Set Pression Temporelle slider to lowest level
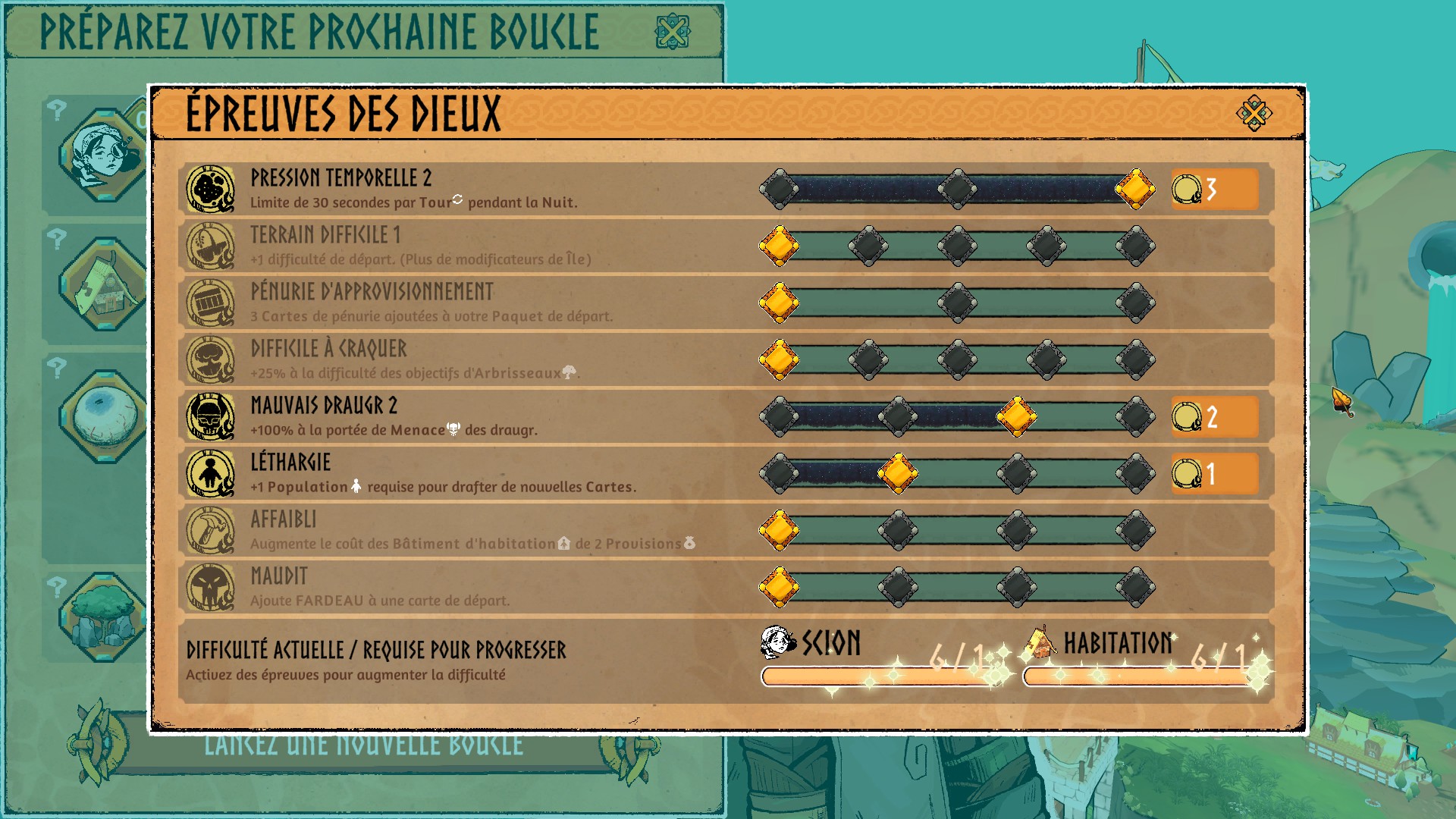The image size is (1456, 819). (x=779, y=189)
